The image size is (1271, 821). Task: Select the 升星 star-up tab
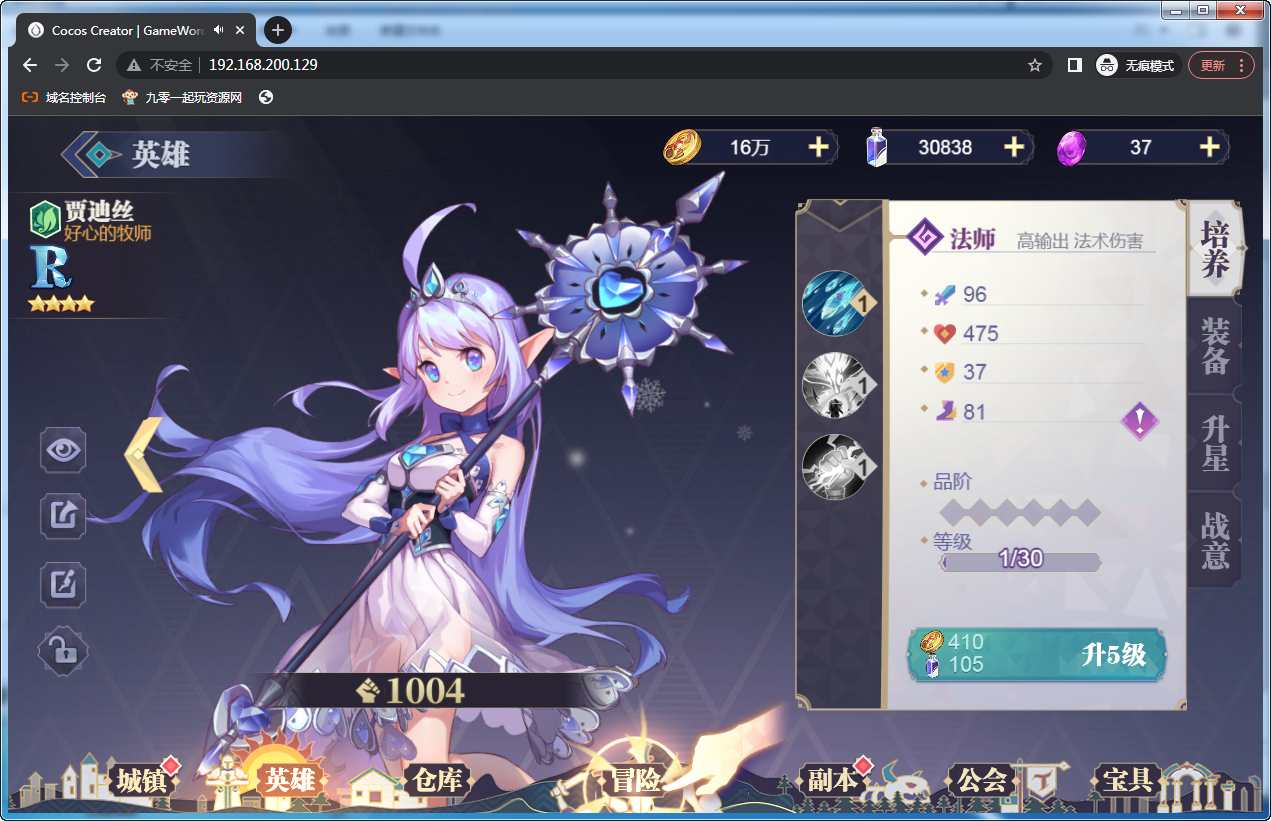point(1215,444)
